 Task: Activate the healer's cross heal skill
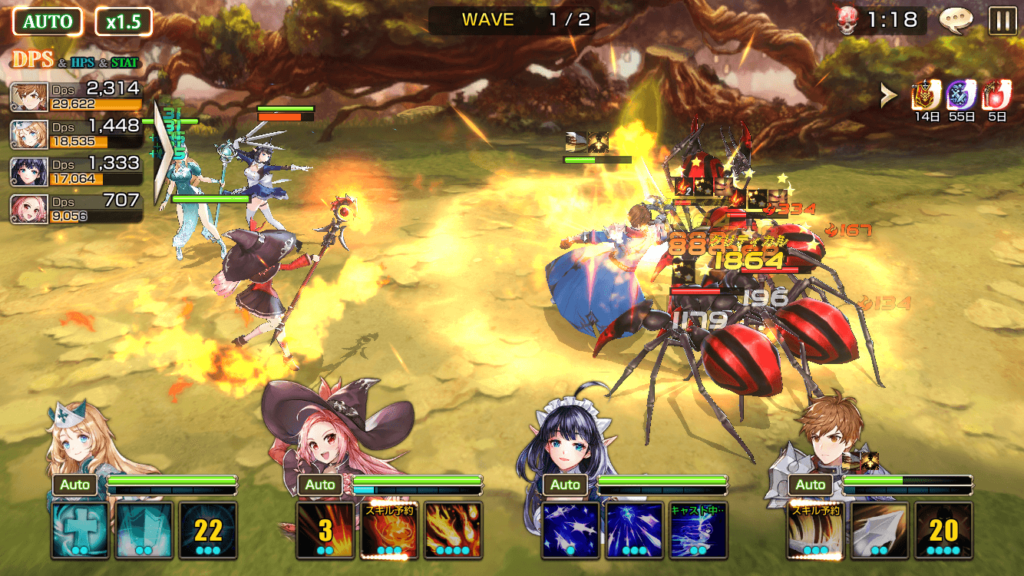coord(79,530)
